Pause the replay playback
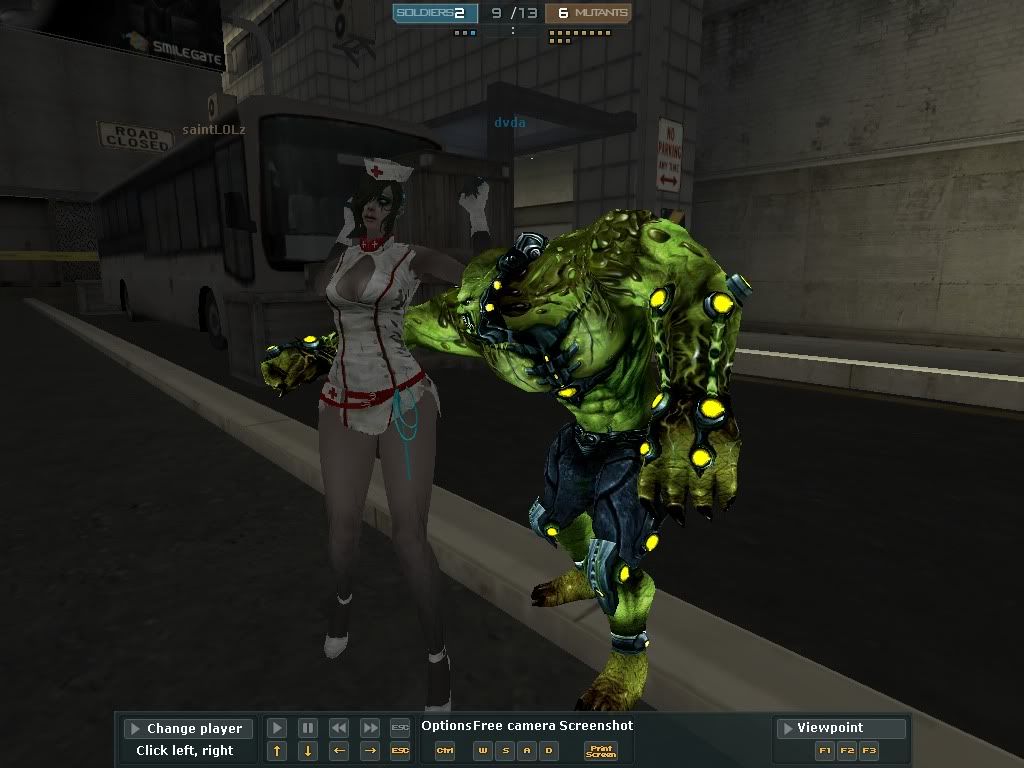Viewport: 1024px width, 768px height. pyautogui.click(x=308, y=728)
